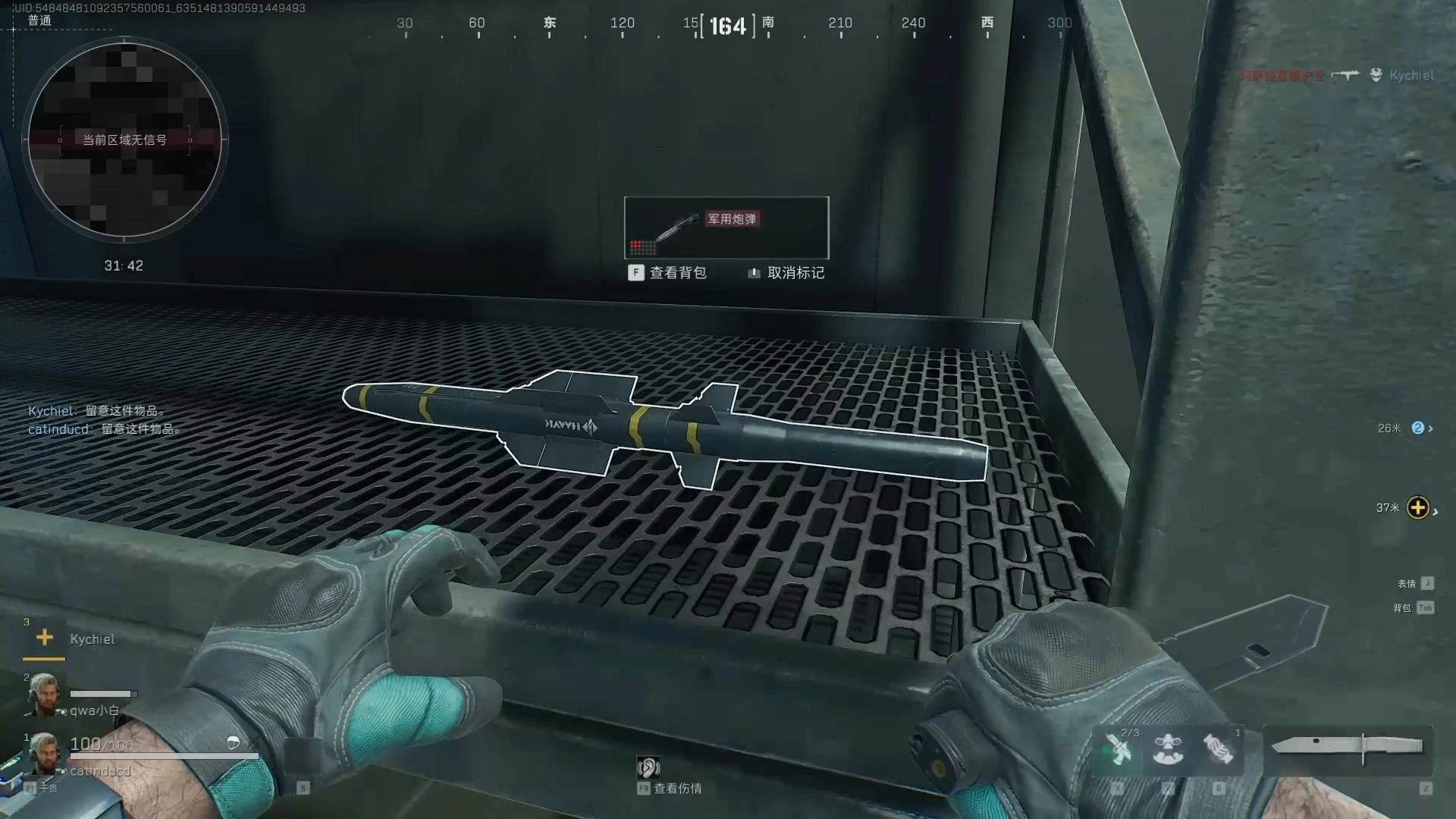Click downed teammate Kychiel's cross icon
This screenshot has height=819, width=1456.
click(x=44, y=638)
